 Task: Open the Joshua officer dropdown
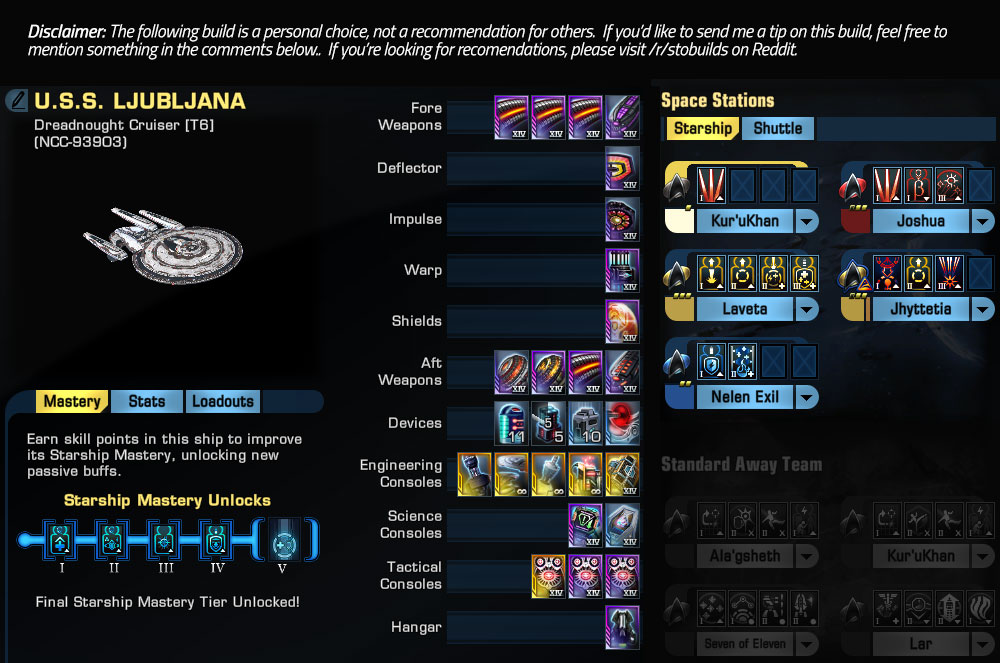click(x=982, y=221)
